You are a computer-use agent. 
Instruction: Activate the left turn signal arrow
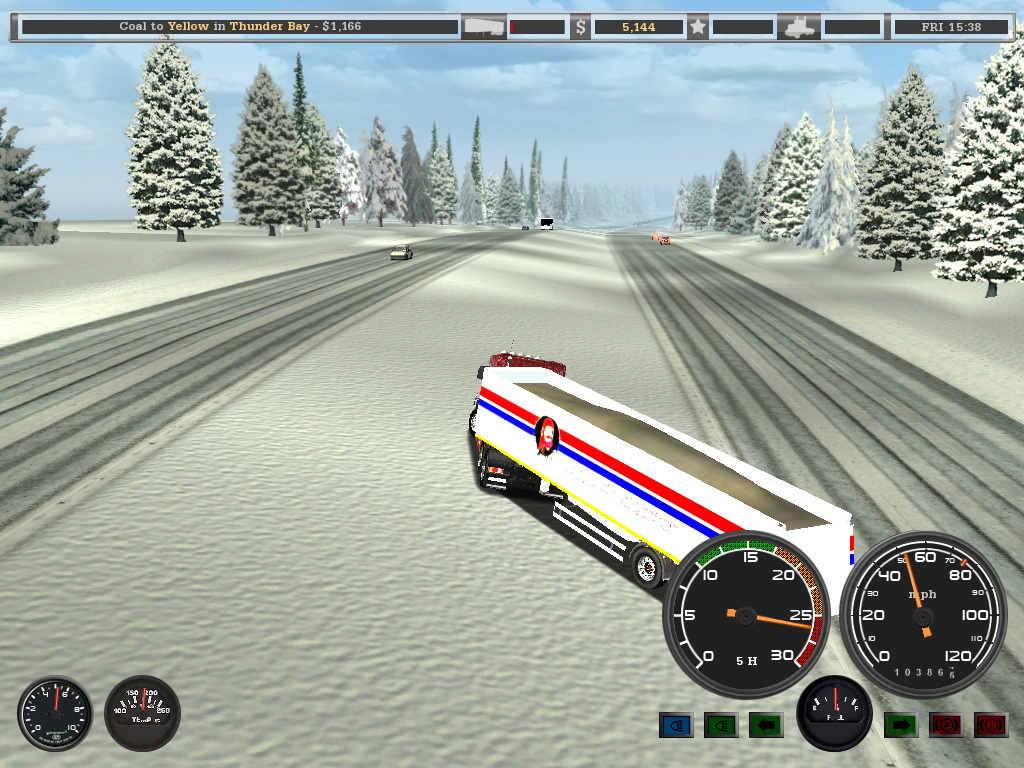click(x=766, y=724)
